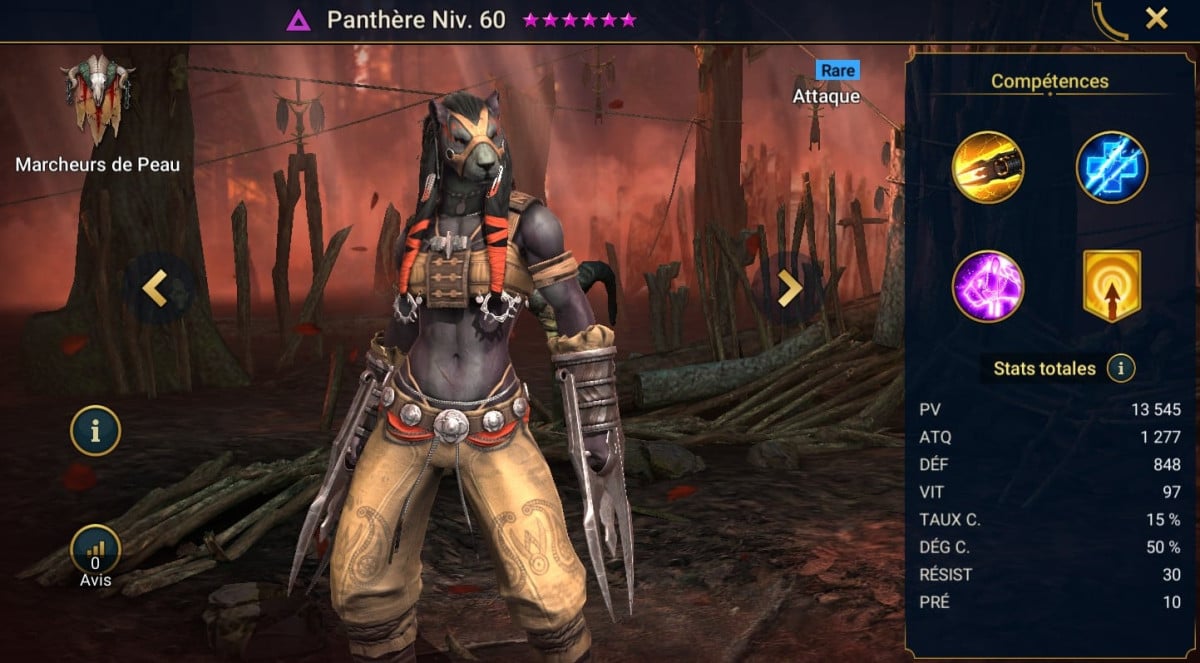This screenshot has width=1200, height=663.
Task: Open the champion info button
Action: click(95, 432)
